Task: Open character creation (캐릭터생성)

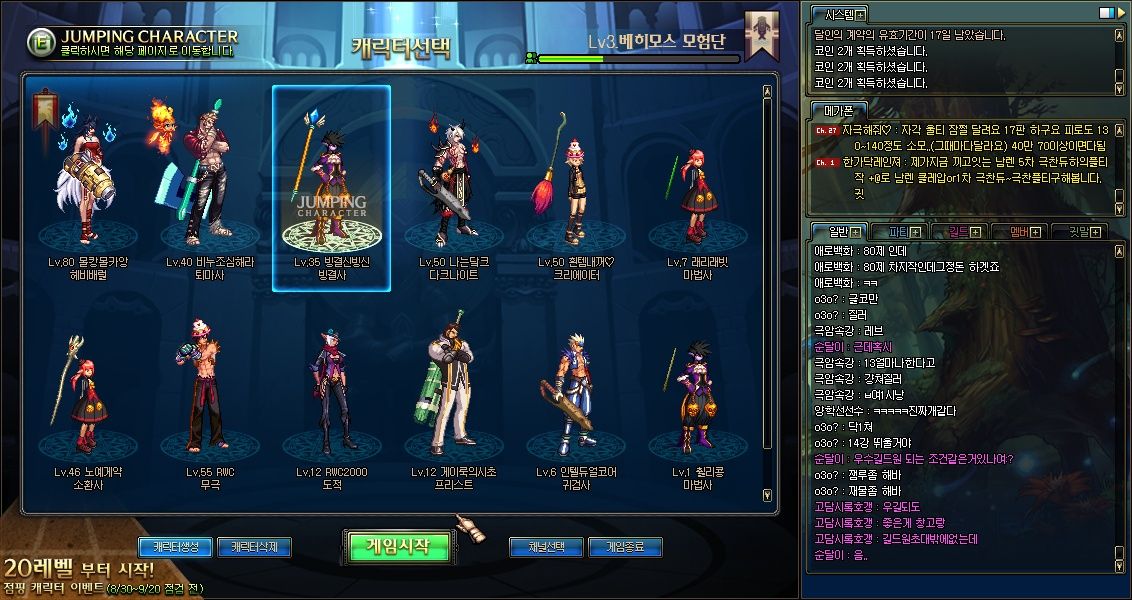Action: pos(175,547)
